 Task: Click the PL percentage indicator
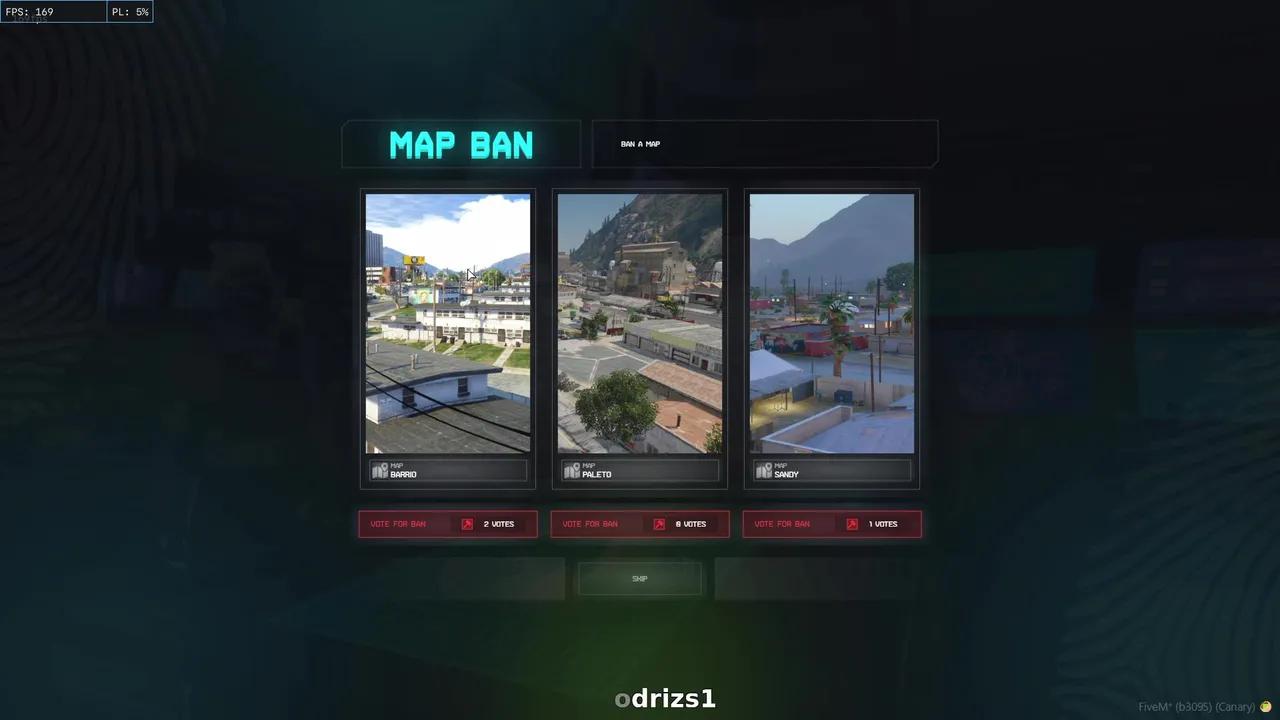click(x=129, y=11)
